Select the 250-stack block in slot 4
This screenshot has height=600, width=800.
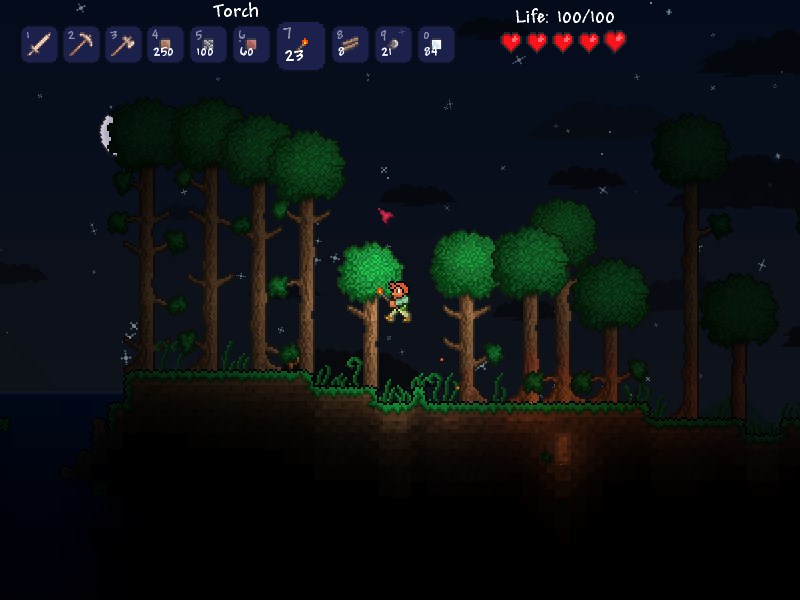(166, 45)
